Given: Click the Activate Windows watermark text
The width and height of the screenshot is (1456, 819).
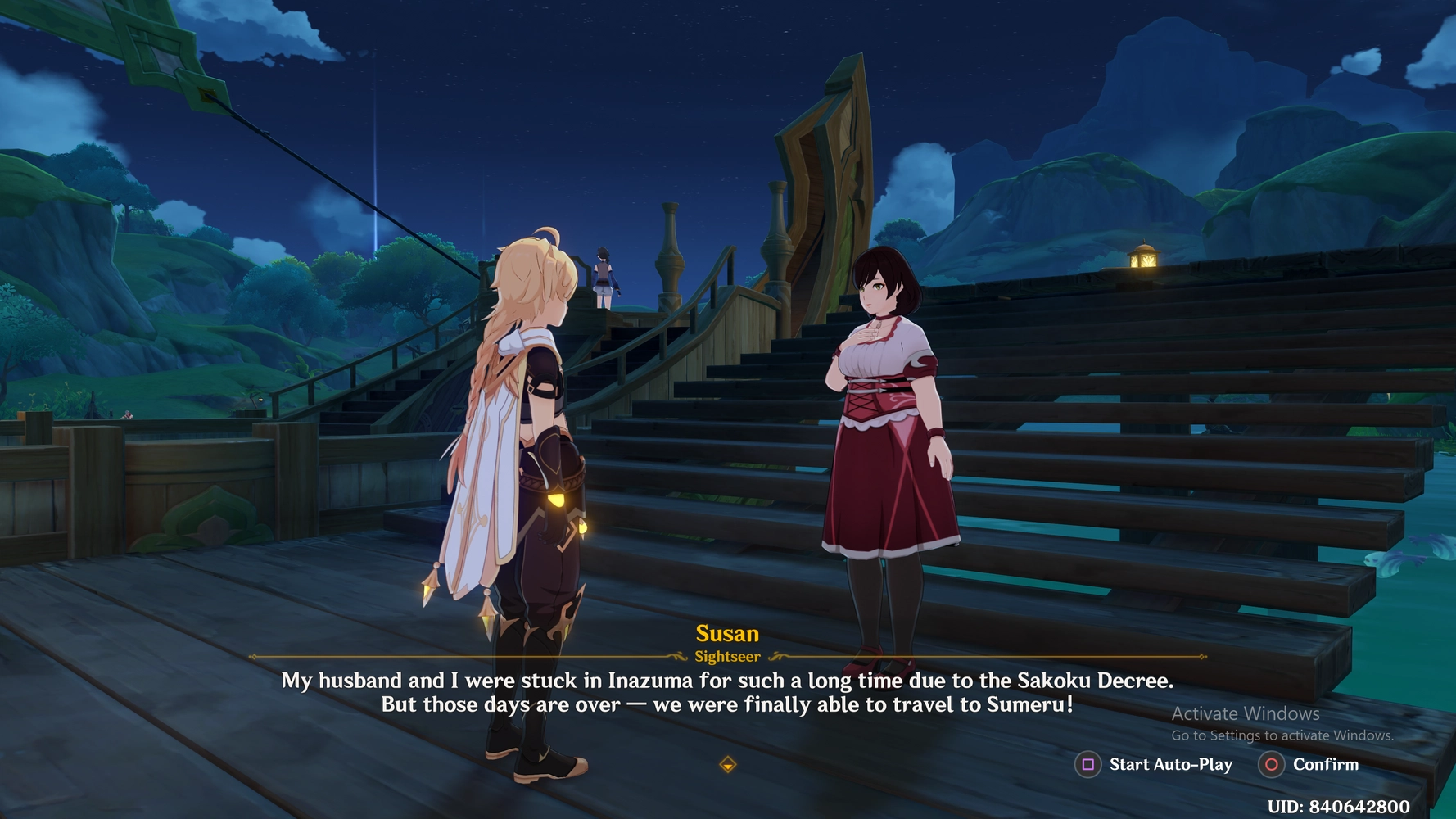Looking at the screenshot, I should pos(1244,713).
